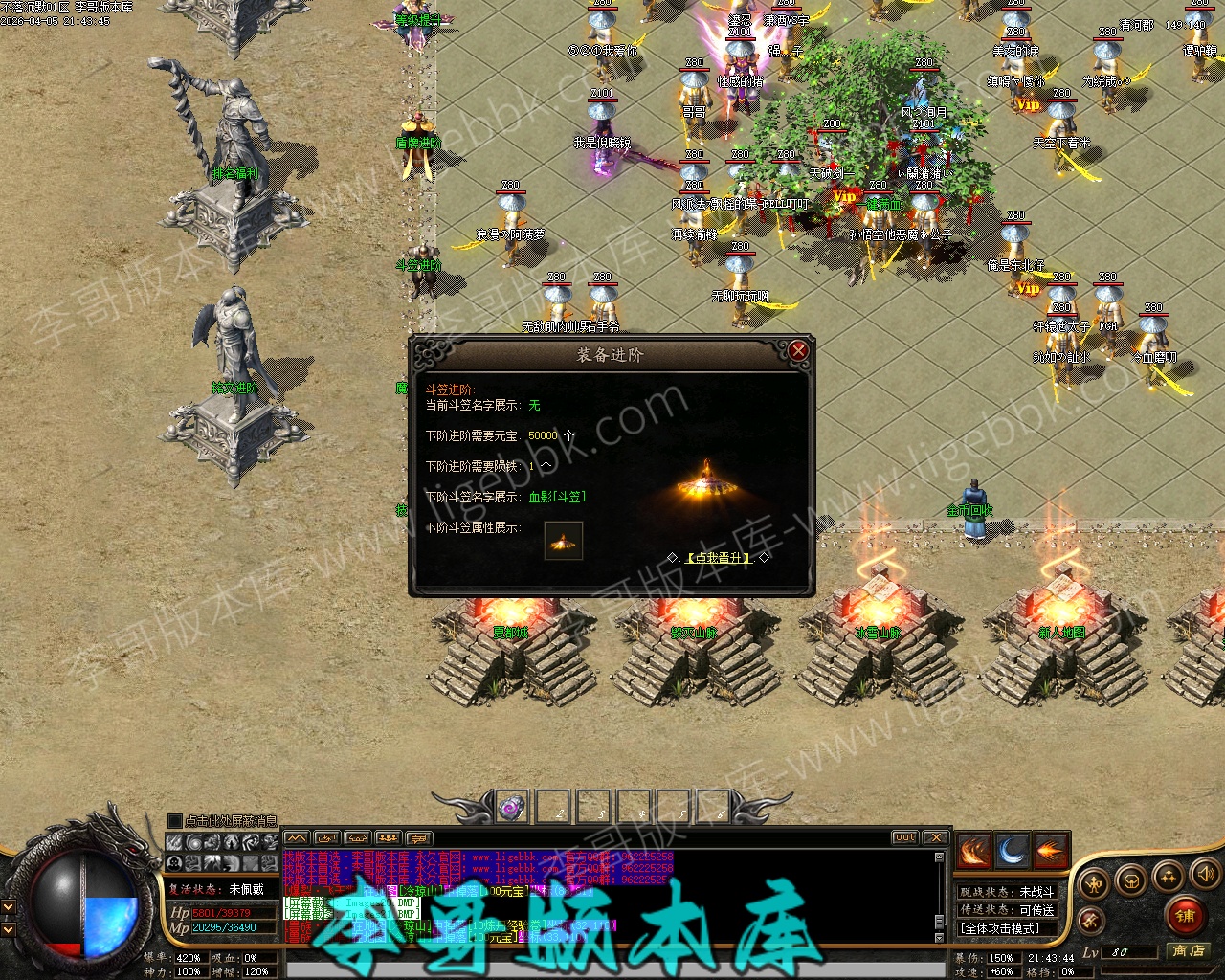Close the 装备进阶 equipment upgrade window
Image resolution: width=1225 pixels, height=980 pixels.
click(798, 351)
